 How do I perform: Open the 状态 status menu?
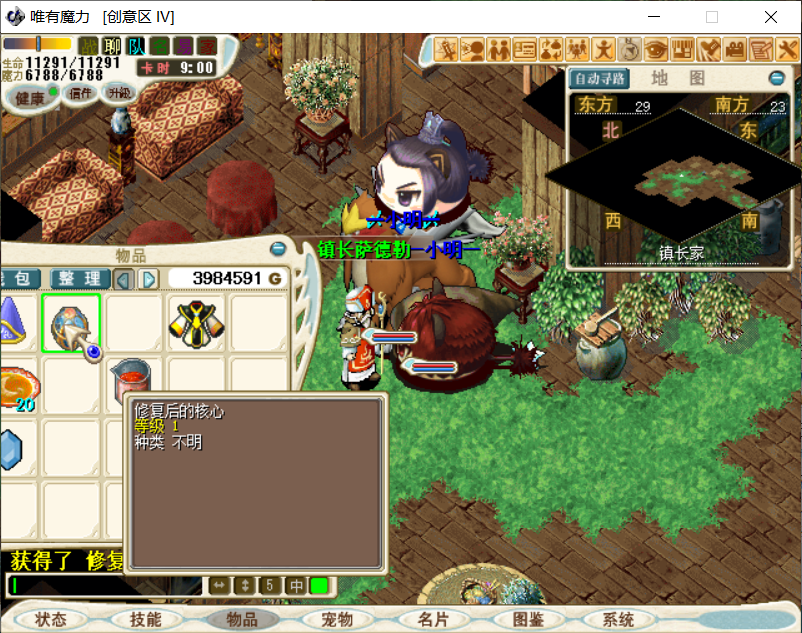coord(51,620)
